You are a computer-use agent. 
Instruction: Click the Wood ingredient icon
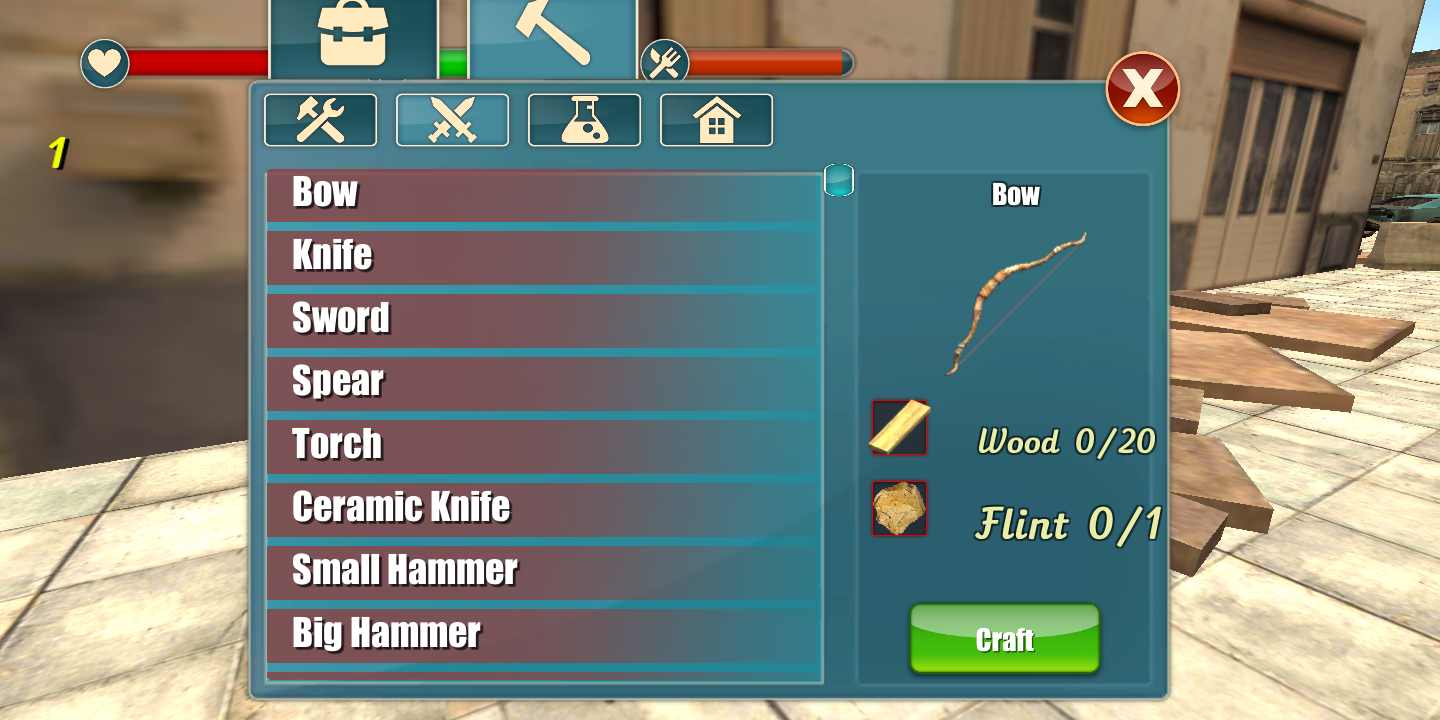click(900, 428)
